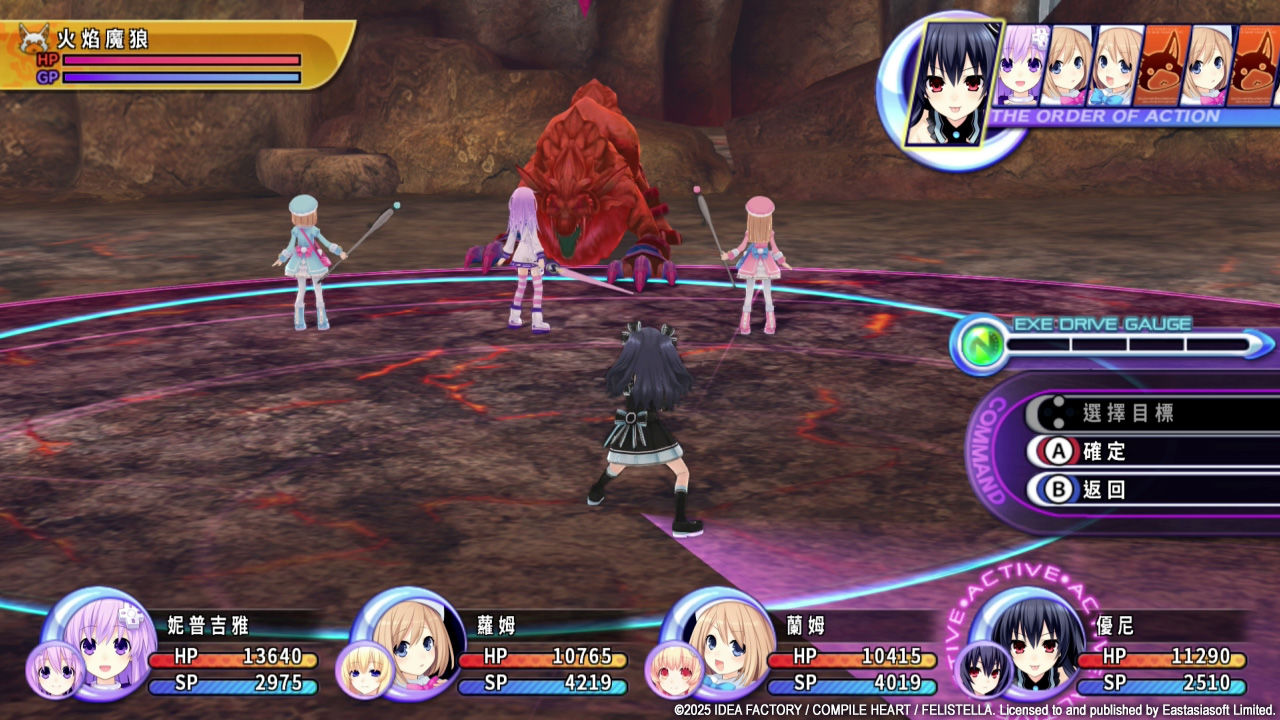Click the EXE Drive Gauge orb icon
The height and width of the screenshot is (720, 1280).
pos(977,345)
